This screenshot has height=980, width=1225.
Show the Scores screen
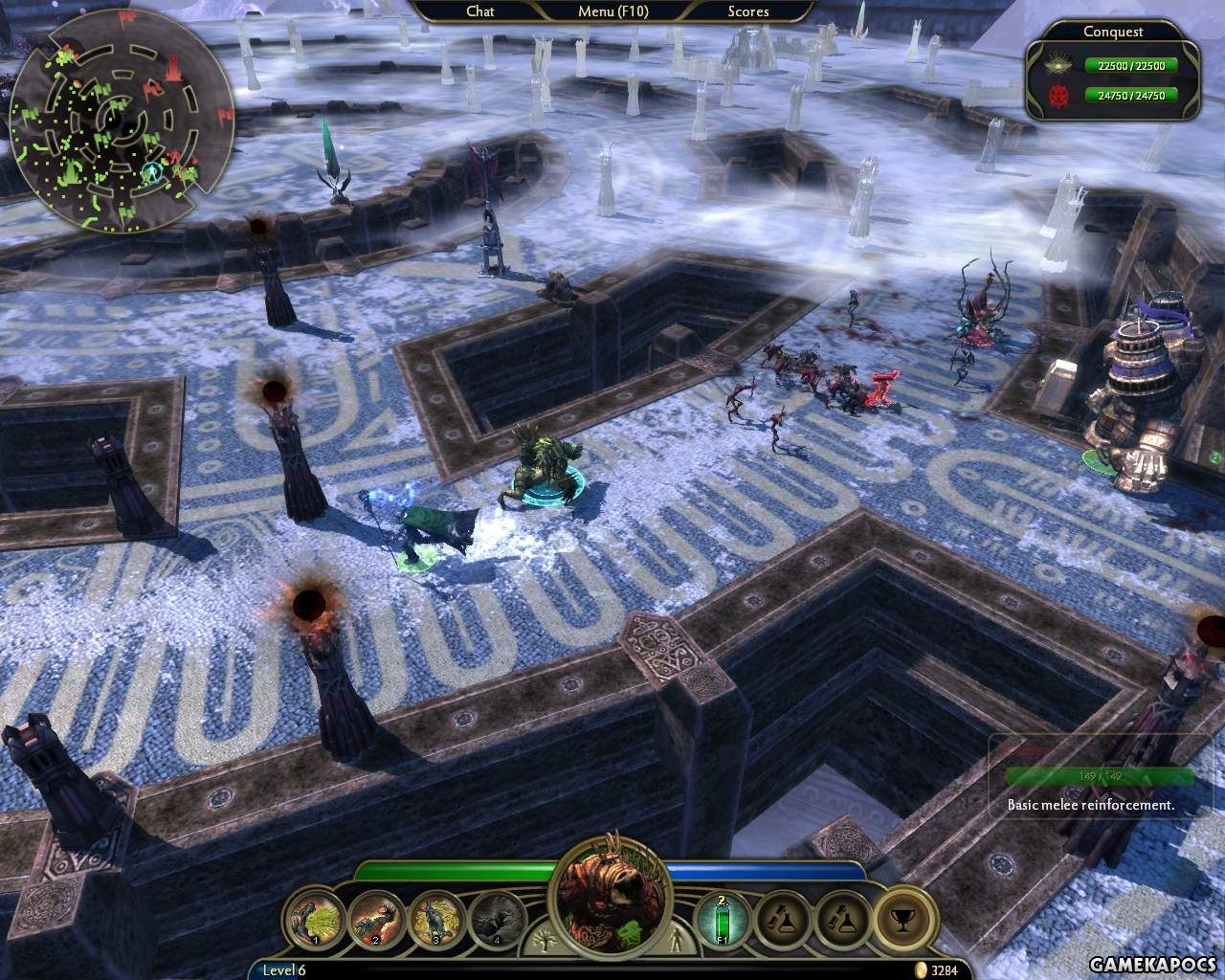click(x=747, y=11)
